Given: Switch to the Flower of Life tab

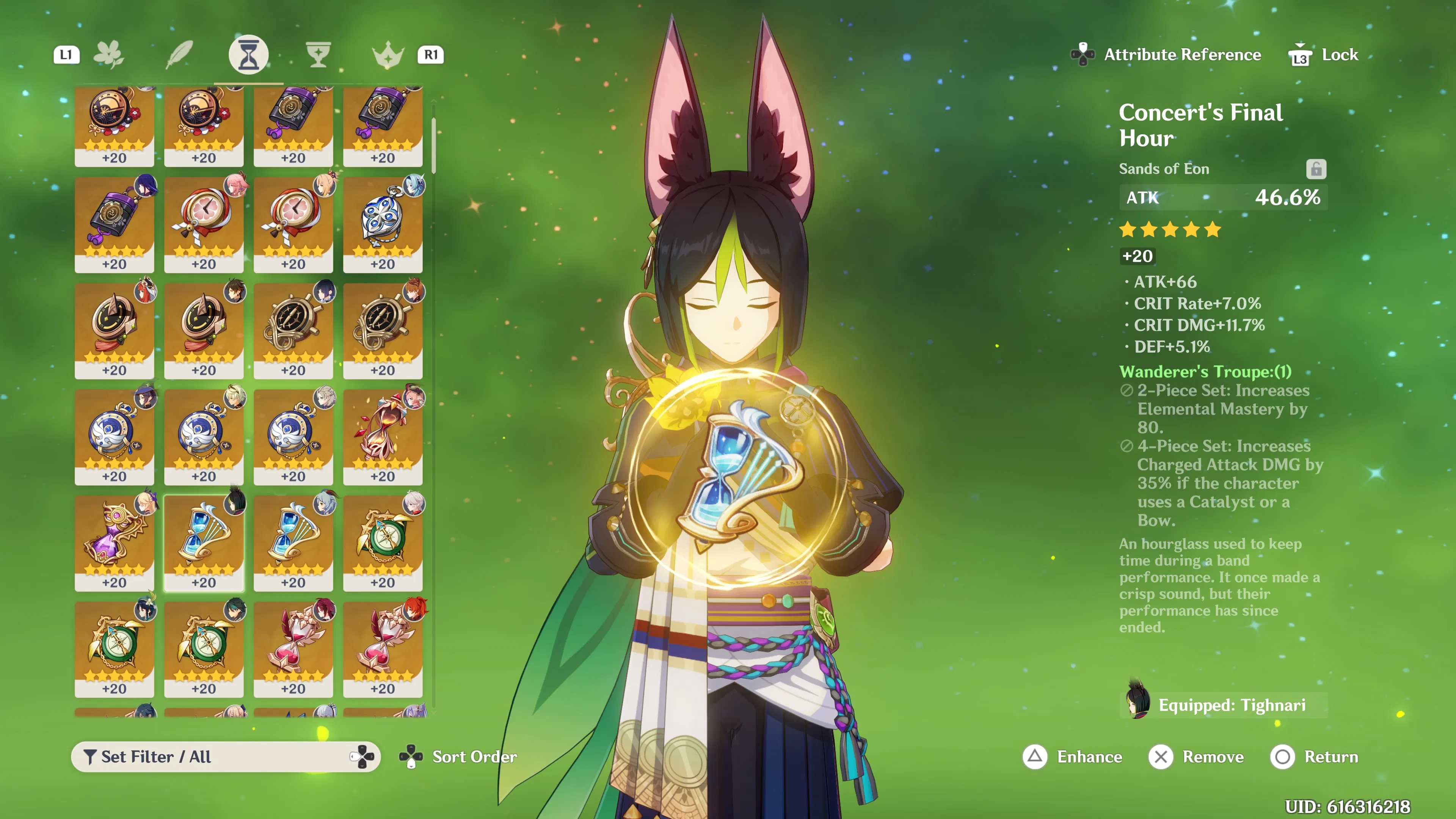Looking at the screenshot, I should coord(108,55).
